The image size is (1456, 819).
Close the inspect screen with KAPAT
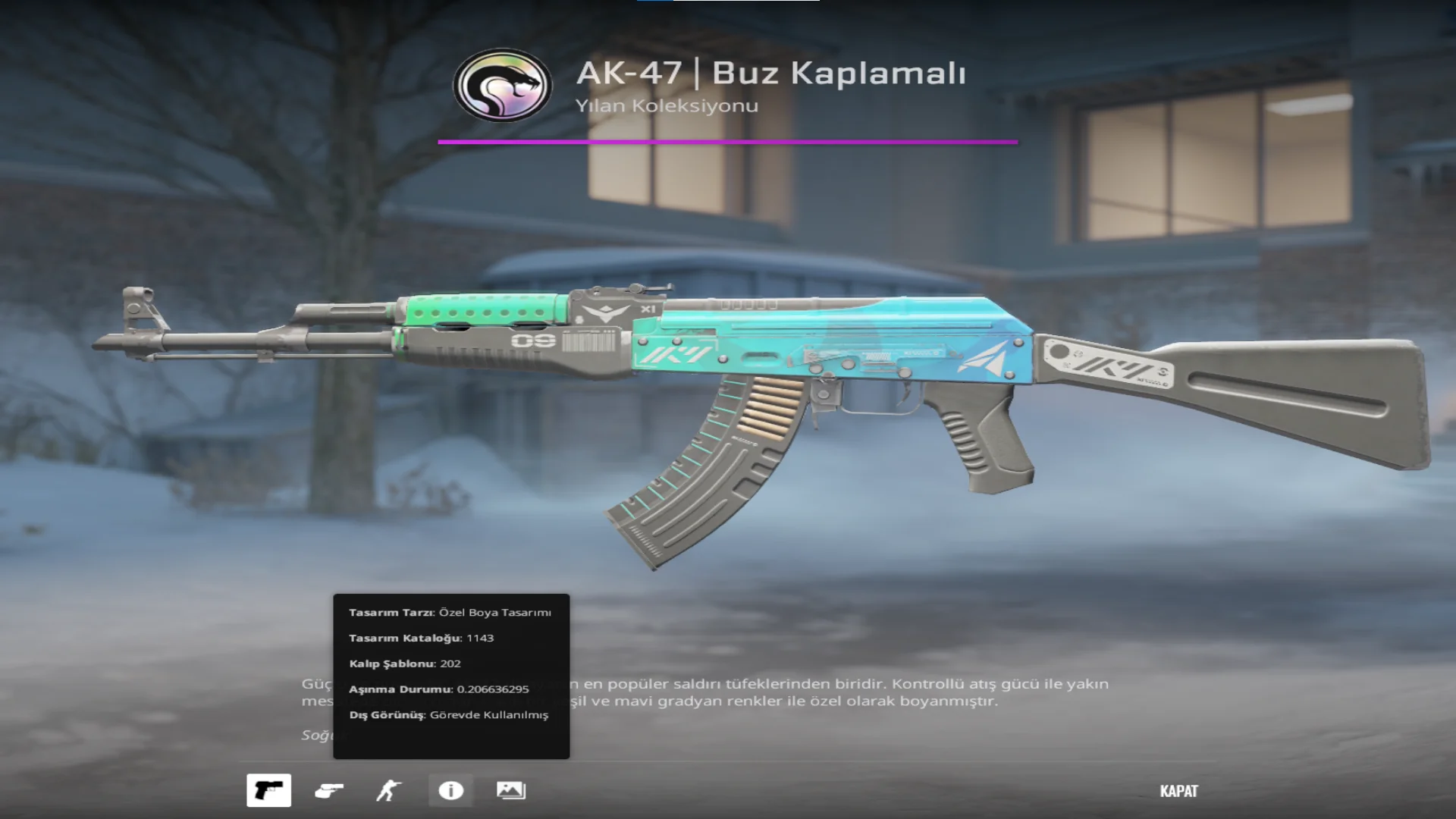click(1178, 791)
